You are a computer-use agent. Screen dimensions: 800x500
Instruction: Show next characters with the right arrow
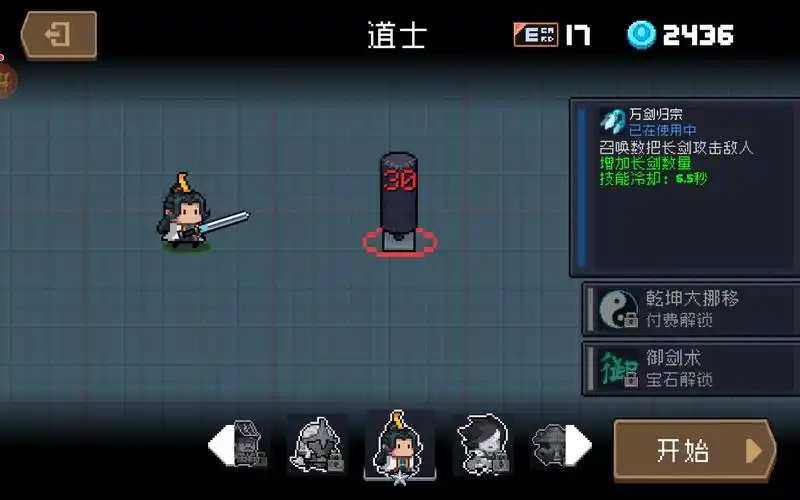(579, 443)
